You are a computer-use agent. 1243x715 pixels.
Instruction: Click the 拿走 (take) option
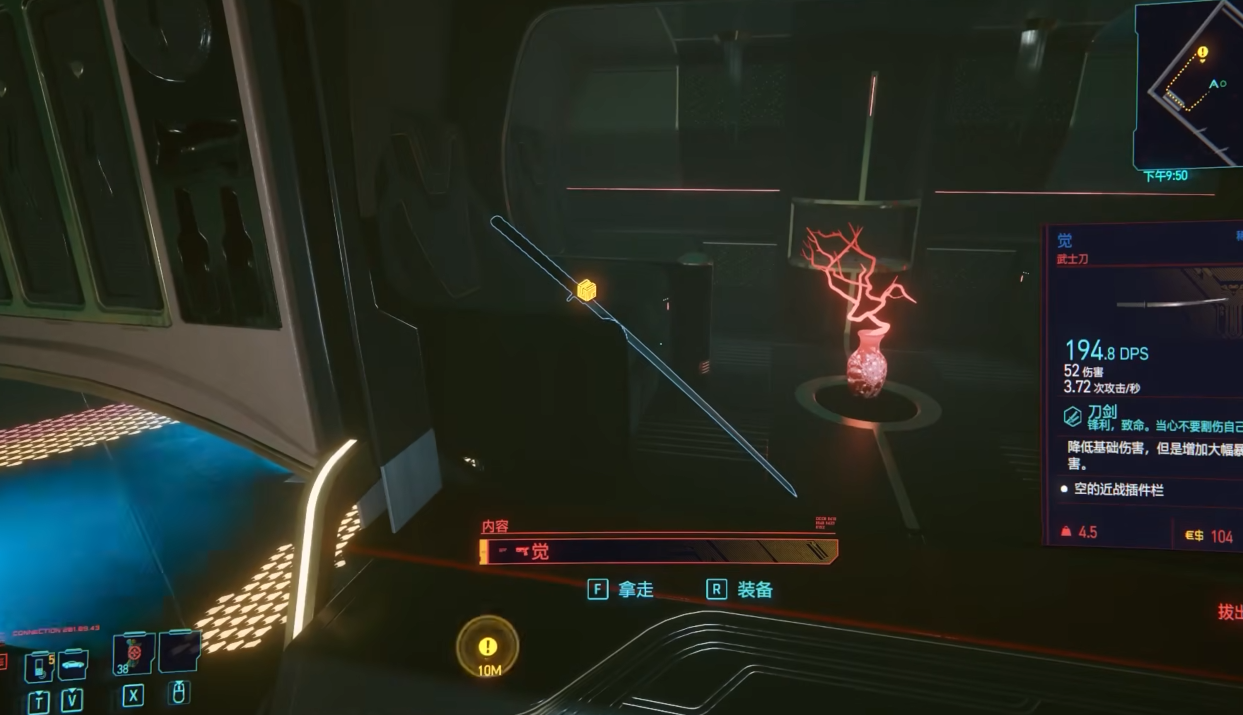tap(620, 590)
